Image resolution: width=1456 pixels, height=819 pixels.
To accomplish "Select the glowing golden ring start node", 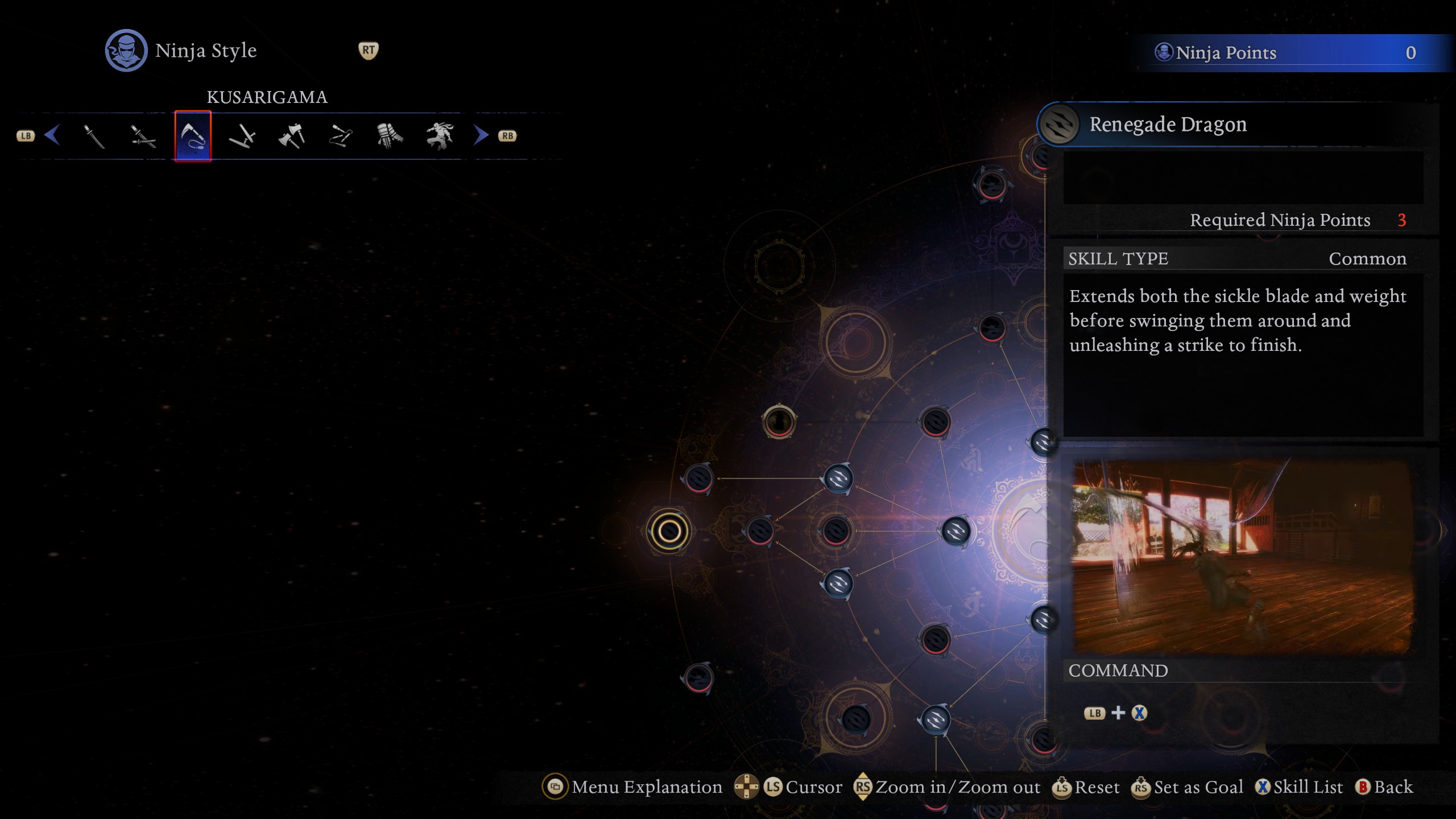I will pyautogui.click(x=669, y=532).
